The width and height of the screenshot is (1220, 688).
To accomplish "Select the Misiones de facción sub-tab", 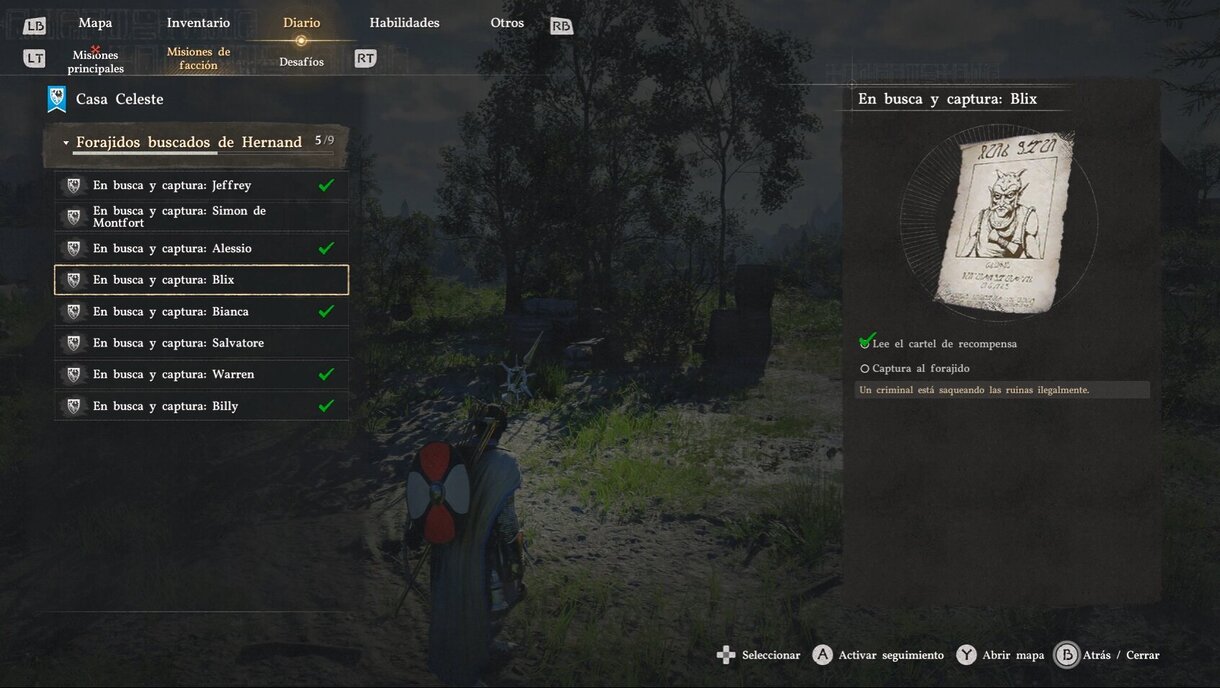I will pyautogui.click(x=198, y=58).
